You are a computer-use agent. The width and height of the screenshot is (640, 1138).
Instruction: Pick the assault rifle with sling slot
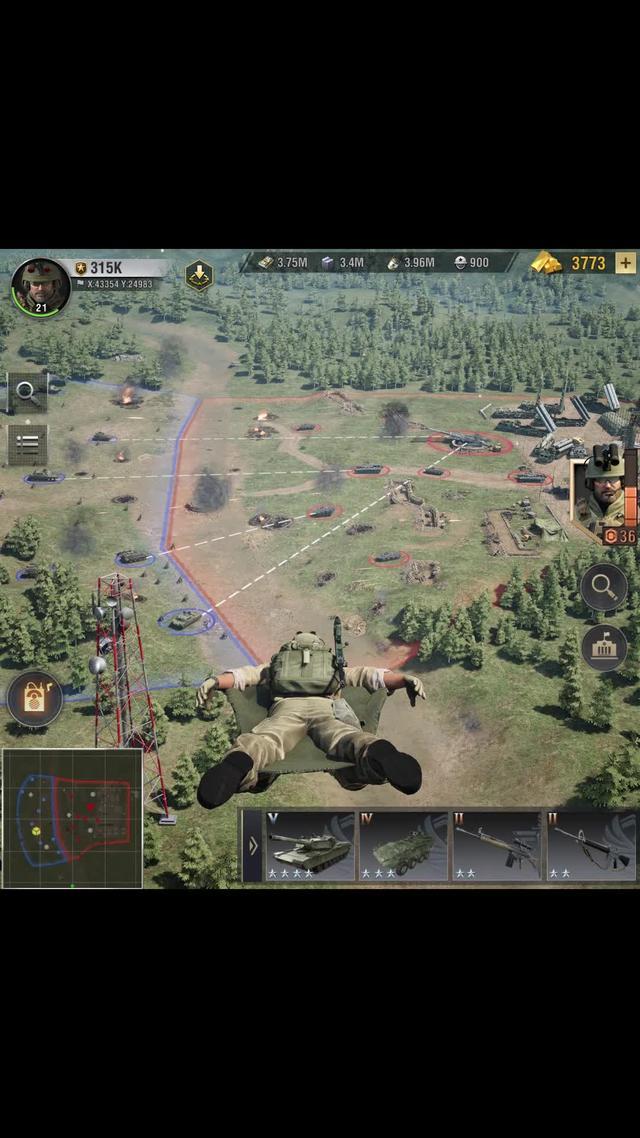tap(590, 845)
